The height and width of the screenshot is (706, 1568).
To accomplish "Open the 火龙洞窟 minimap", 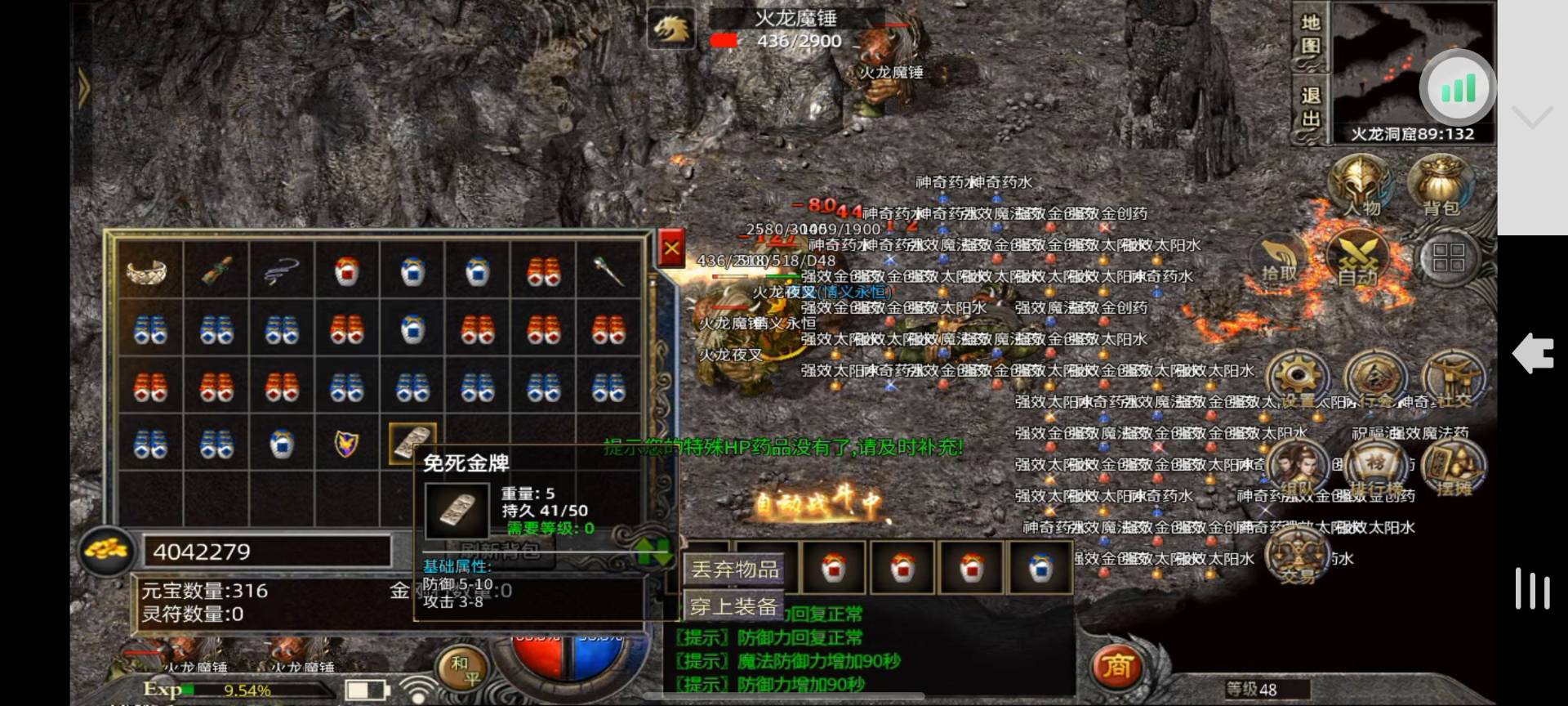I will [1413, 69].
